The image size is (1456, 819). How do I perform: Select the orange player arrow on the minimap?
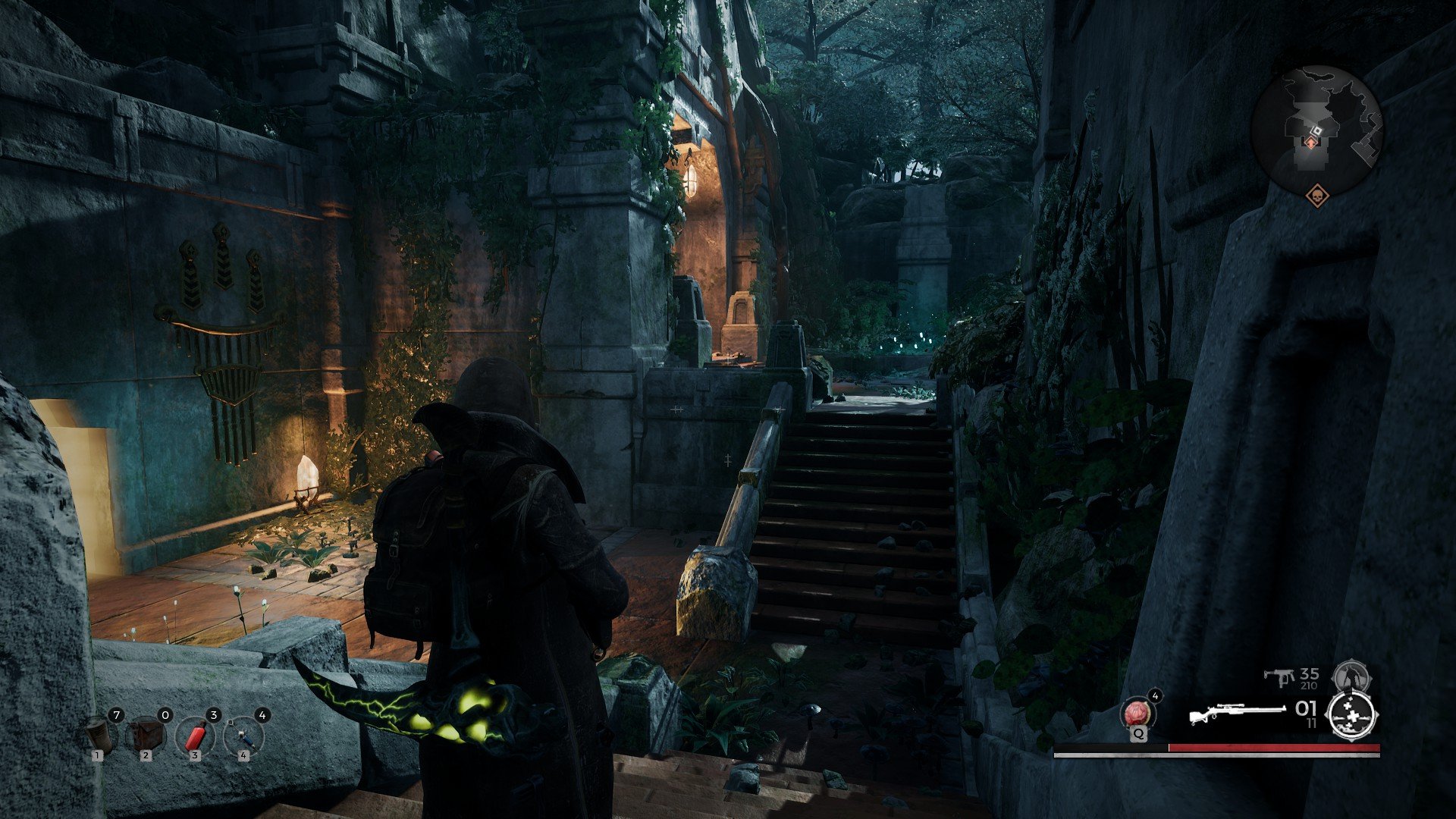point(1311,143)
